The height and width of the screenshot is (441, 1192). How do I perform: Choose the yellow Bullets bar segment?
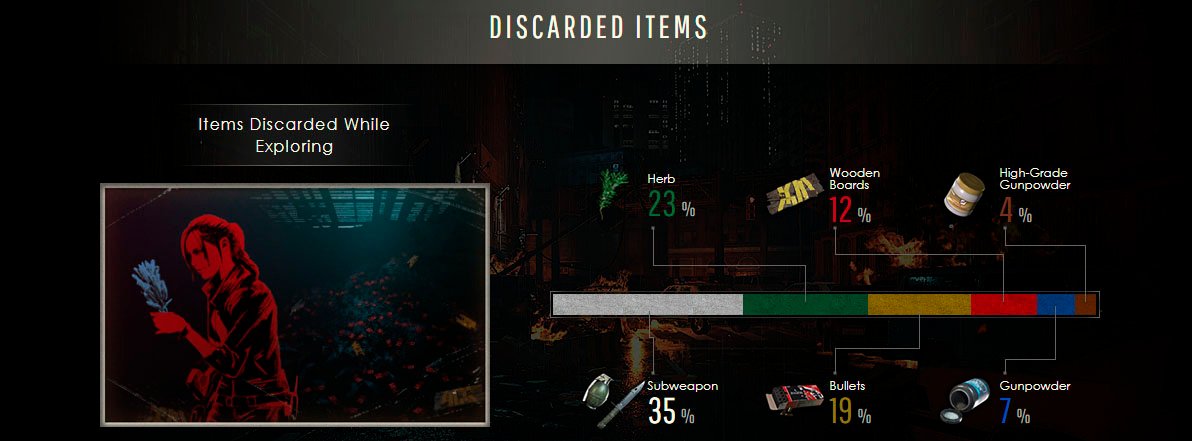coord(919,304)
